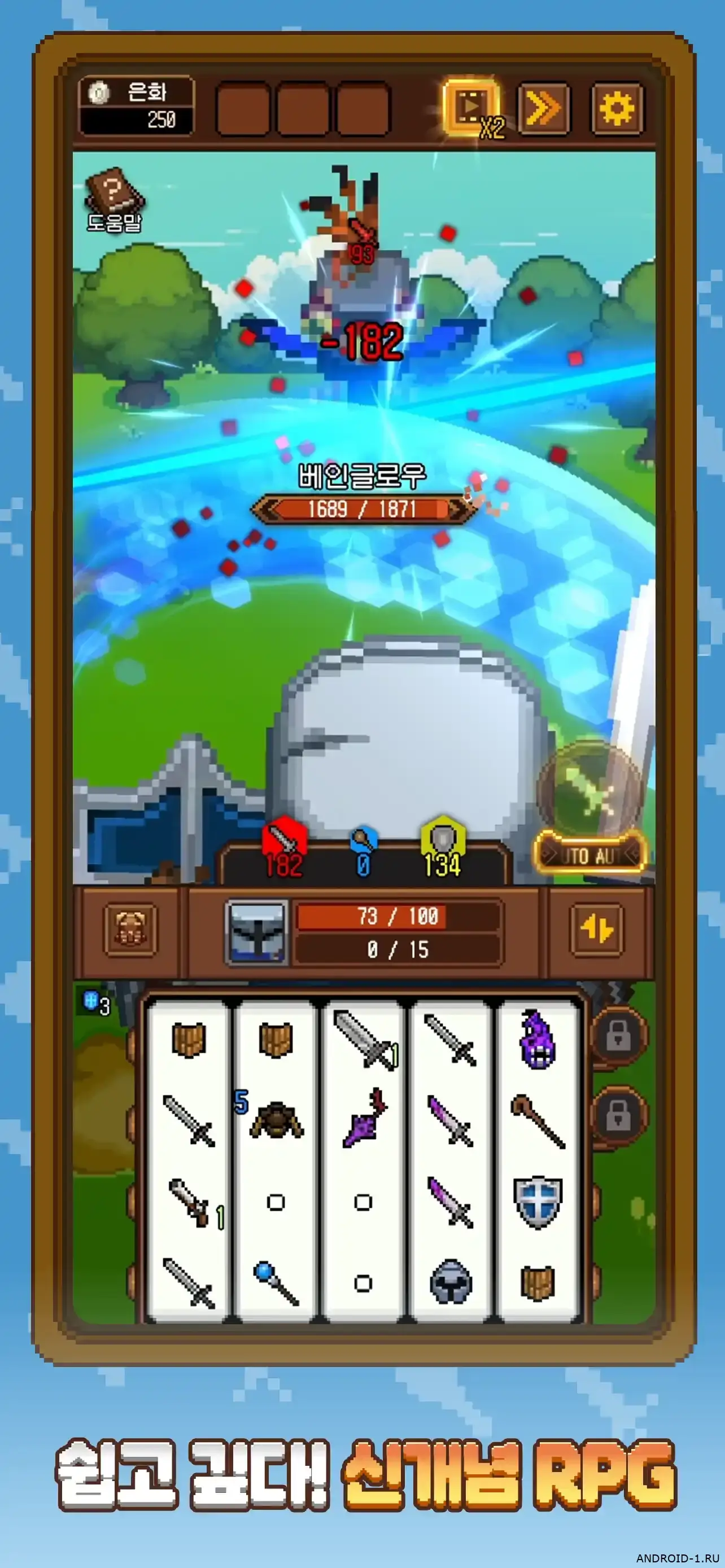Viewport: 725px width, 1568px height.
Task: Select the iron knight helmet item
Action: point(451,1281)
